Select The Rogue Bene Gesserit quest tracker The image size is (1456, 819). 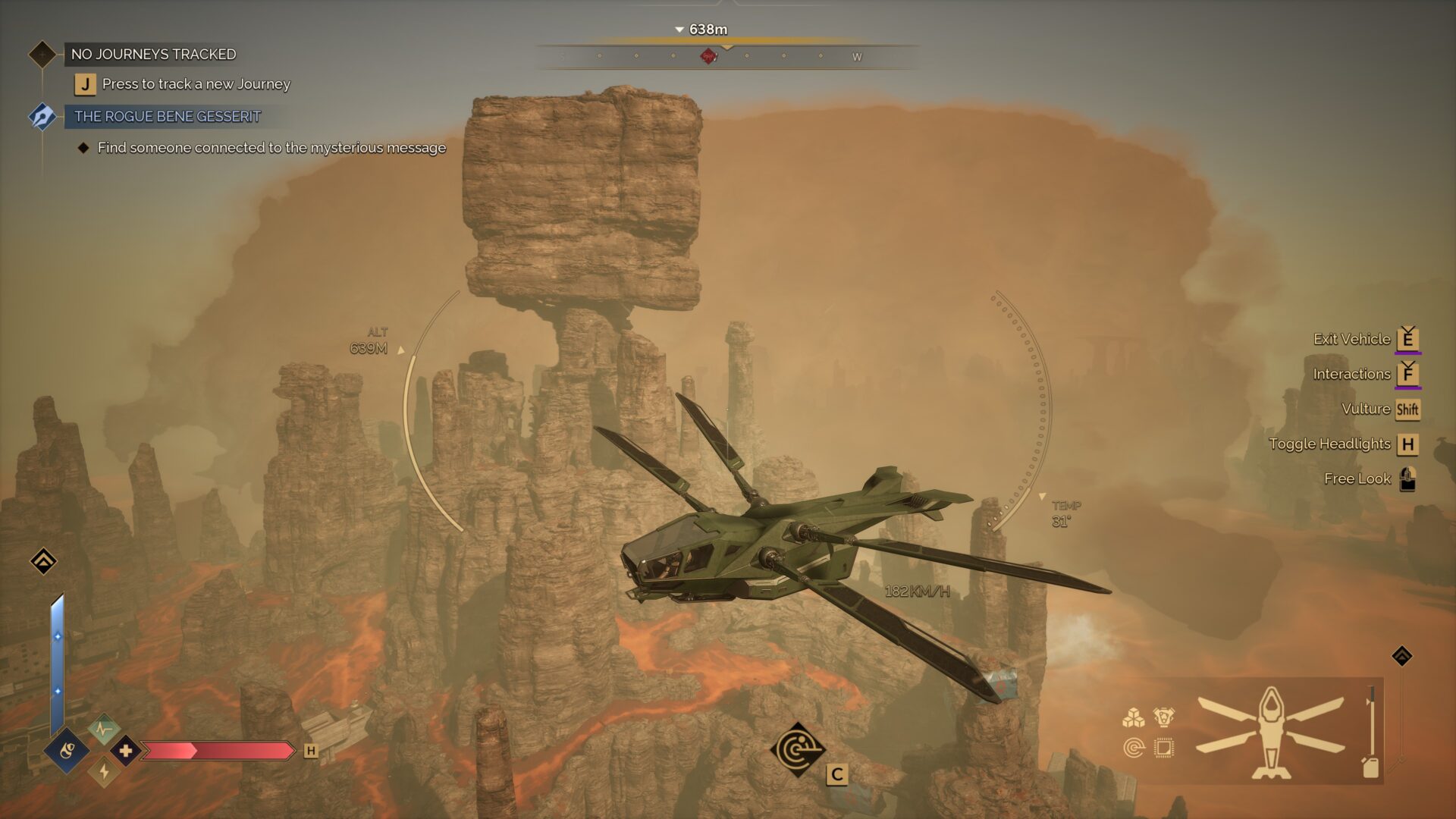pyautogui.click(x=167, y=116)
